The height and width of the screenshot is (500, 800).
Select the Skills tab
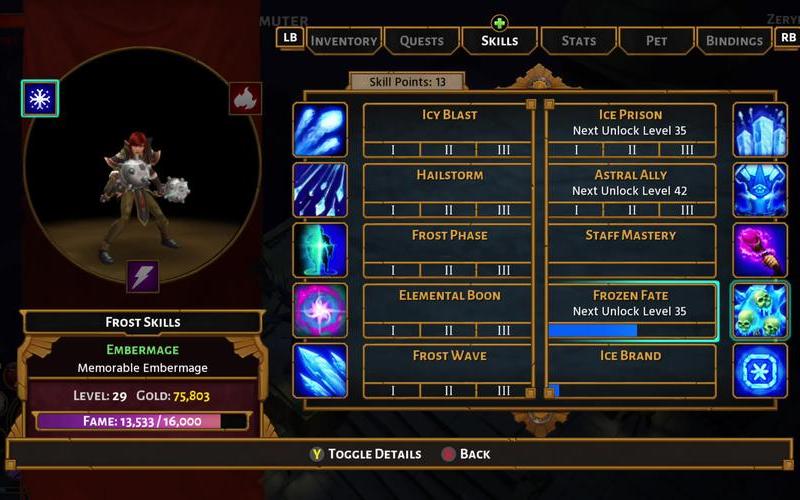(499, 41)
